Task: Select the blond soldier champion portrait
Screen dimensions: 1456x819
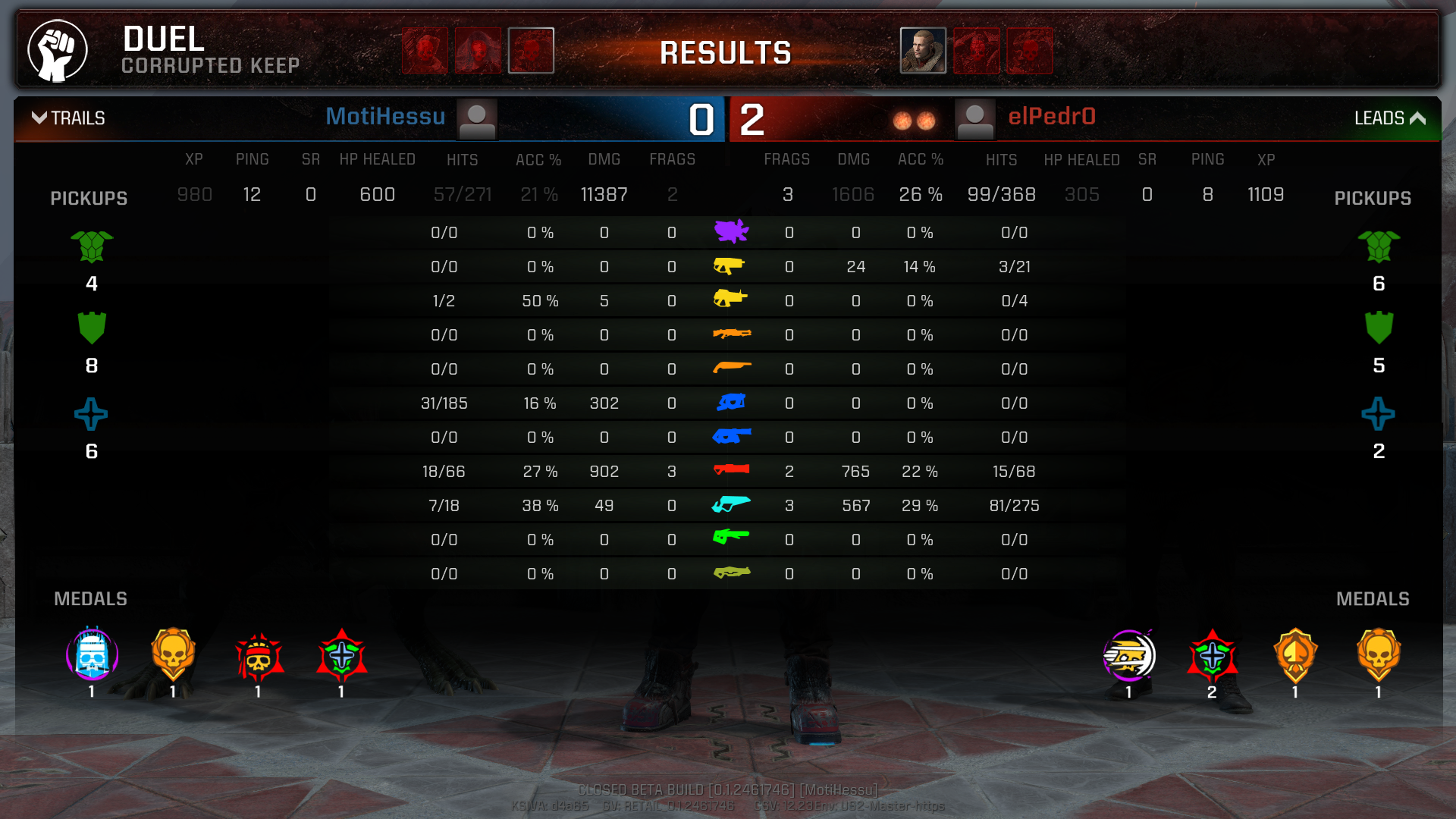Action: [x=923, y=51]
